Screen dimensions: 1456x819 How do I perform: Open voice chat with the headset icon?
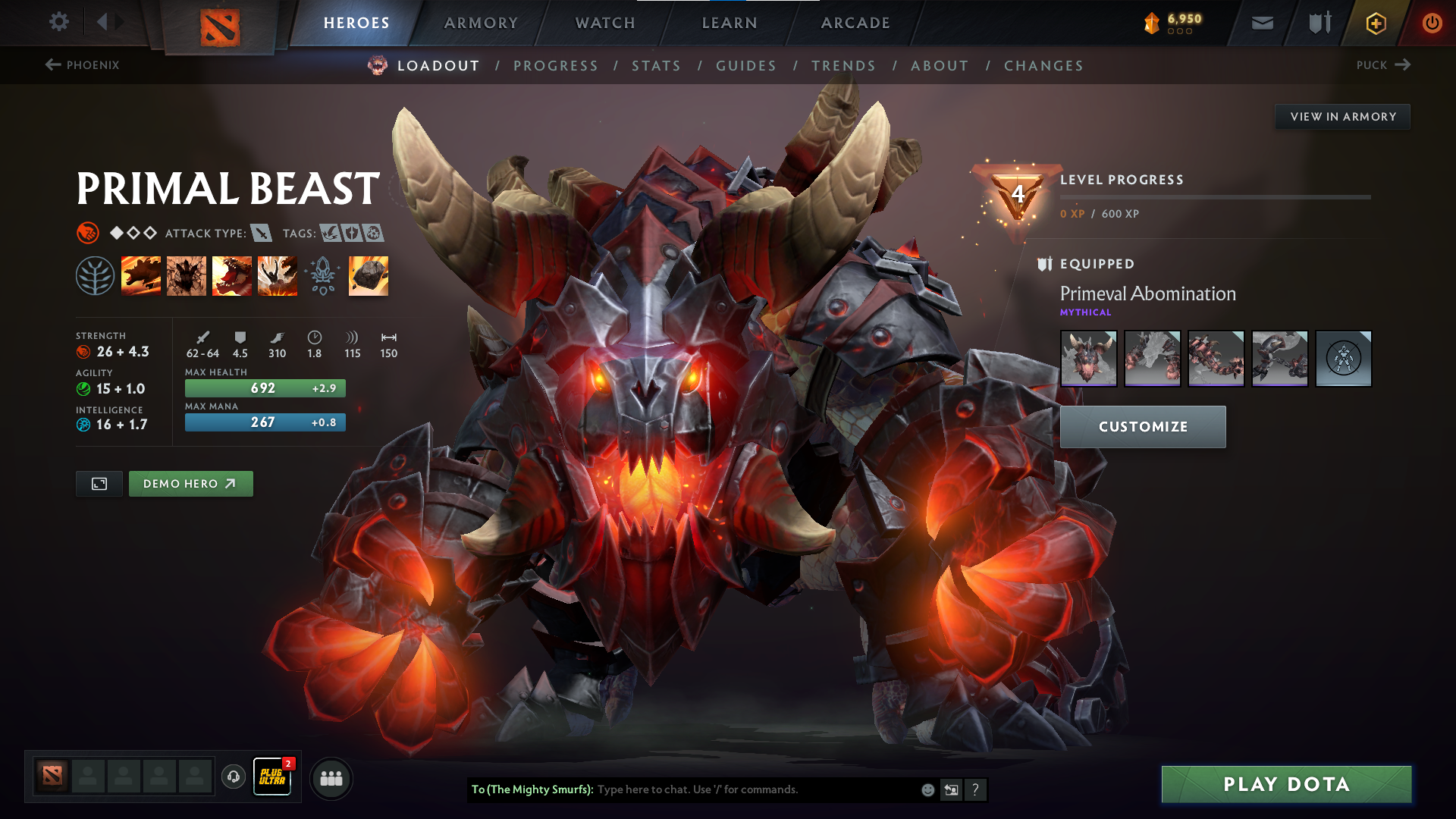tap(234, 776)
